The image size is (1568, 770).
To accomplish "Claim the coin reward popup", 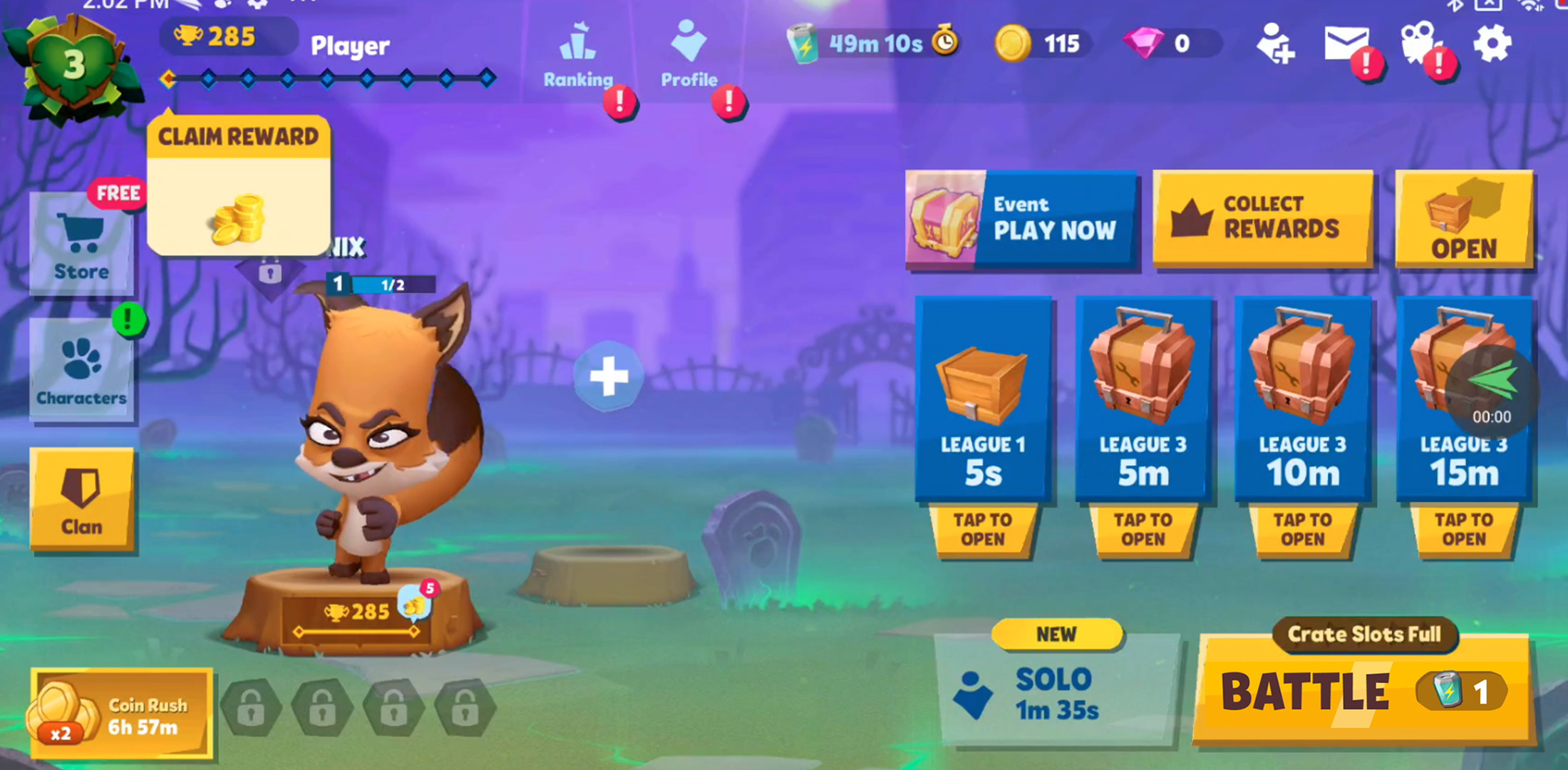I will [x=238, y=187].
